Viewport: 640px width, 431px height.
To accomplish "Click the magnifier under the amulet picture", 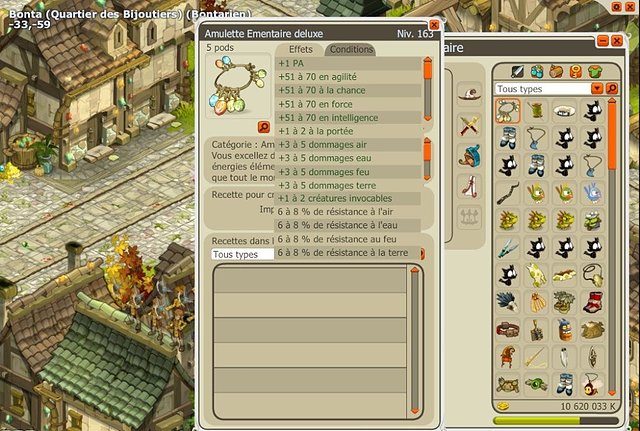I will [x=264, y=127].
